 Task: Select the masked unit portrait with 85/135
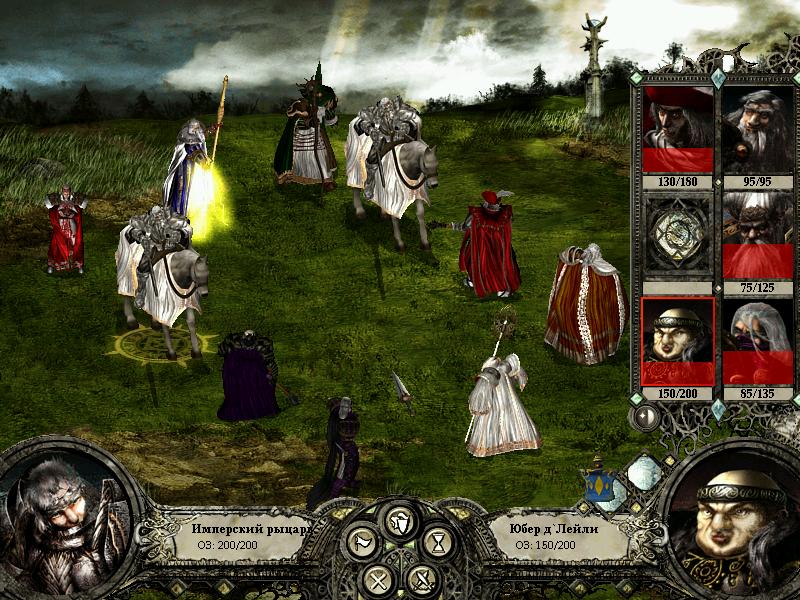[757, 341]
